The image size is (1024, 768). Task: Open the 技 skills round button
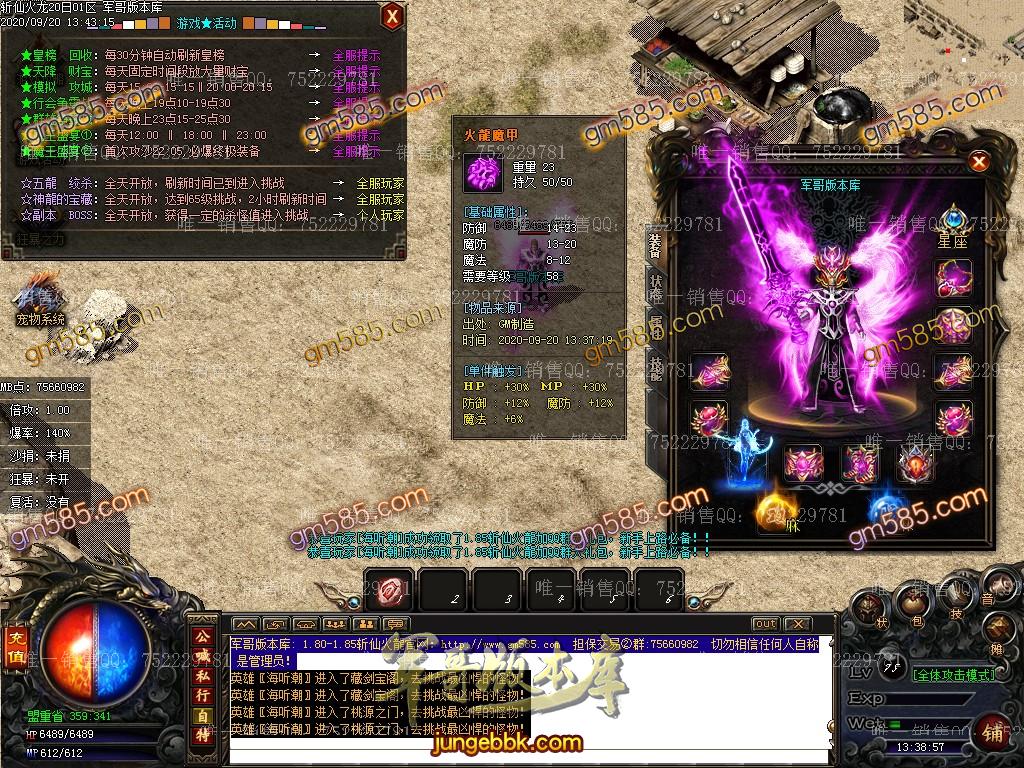pyautogui.click(x=957, y=597)
